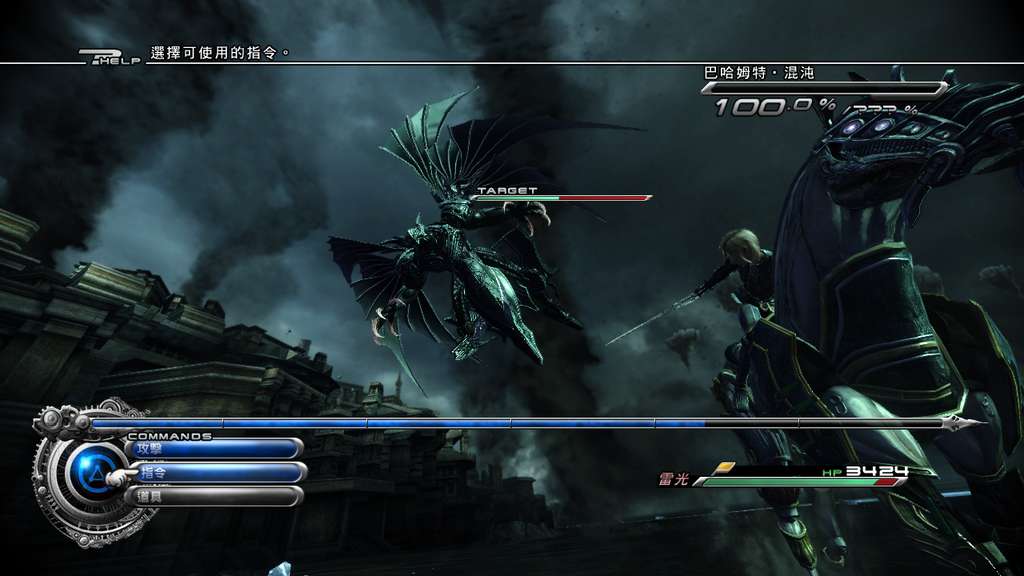1024x576 pixels.
Task: Open the greyed 道具 (Items) command
Action: click(213, 496)
